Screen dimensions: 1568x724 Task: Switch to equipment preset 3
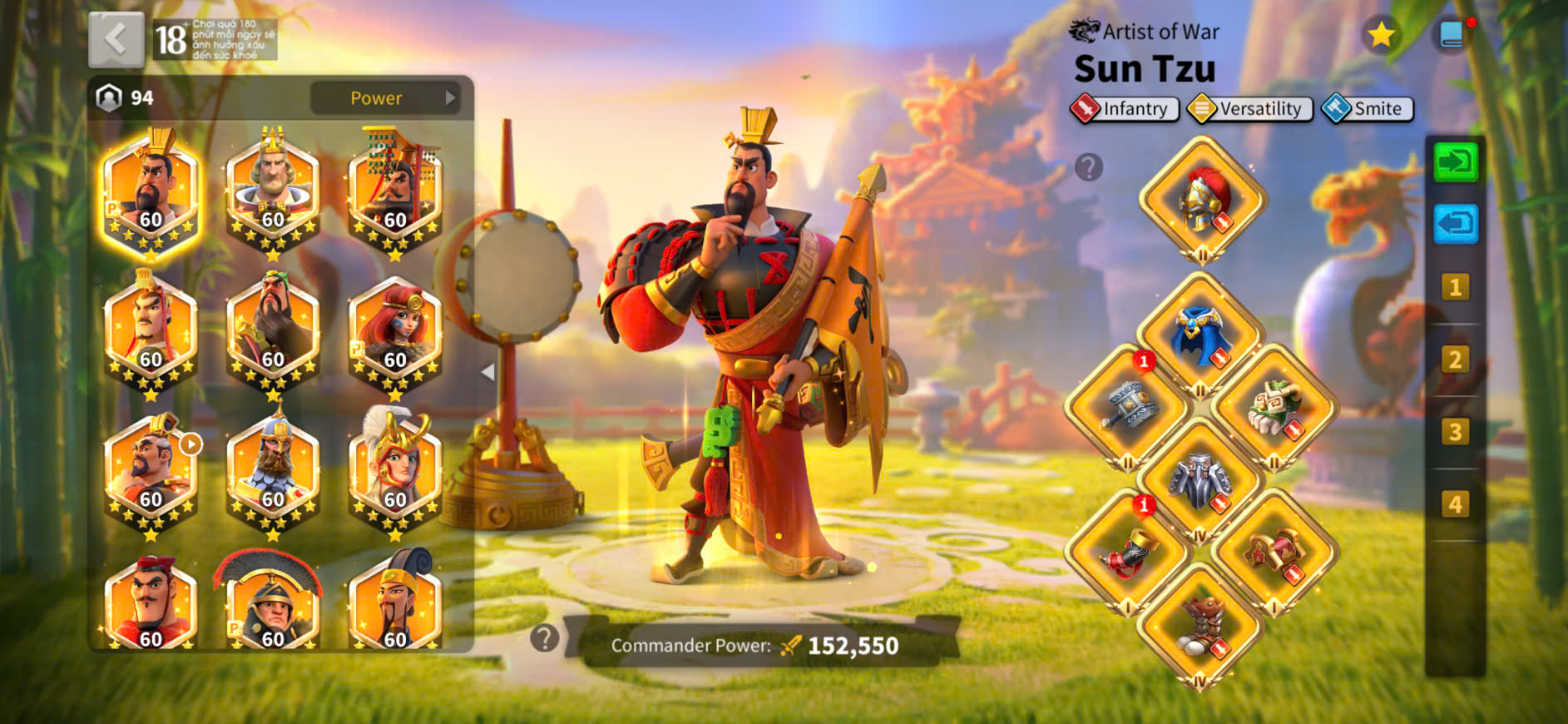point(1455,432)
